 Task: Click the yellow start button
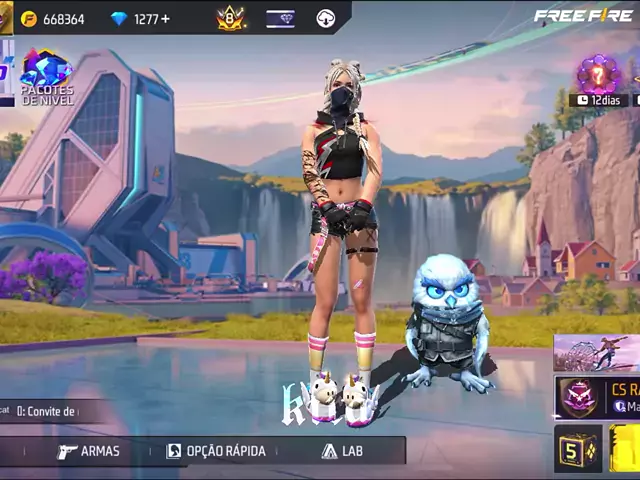coord(626,449)
